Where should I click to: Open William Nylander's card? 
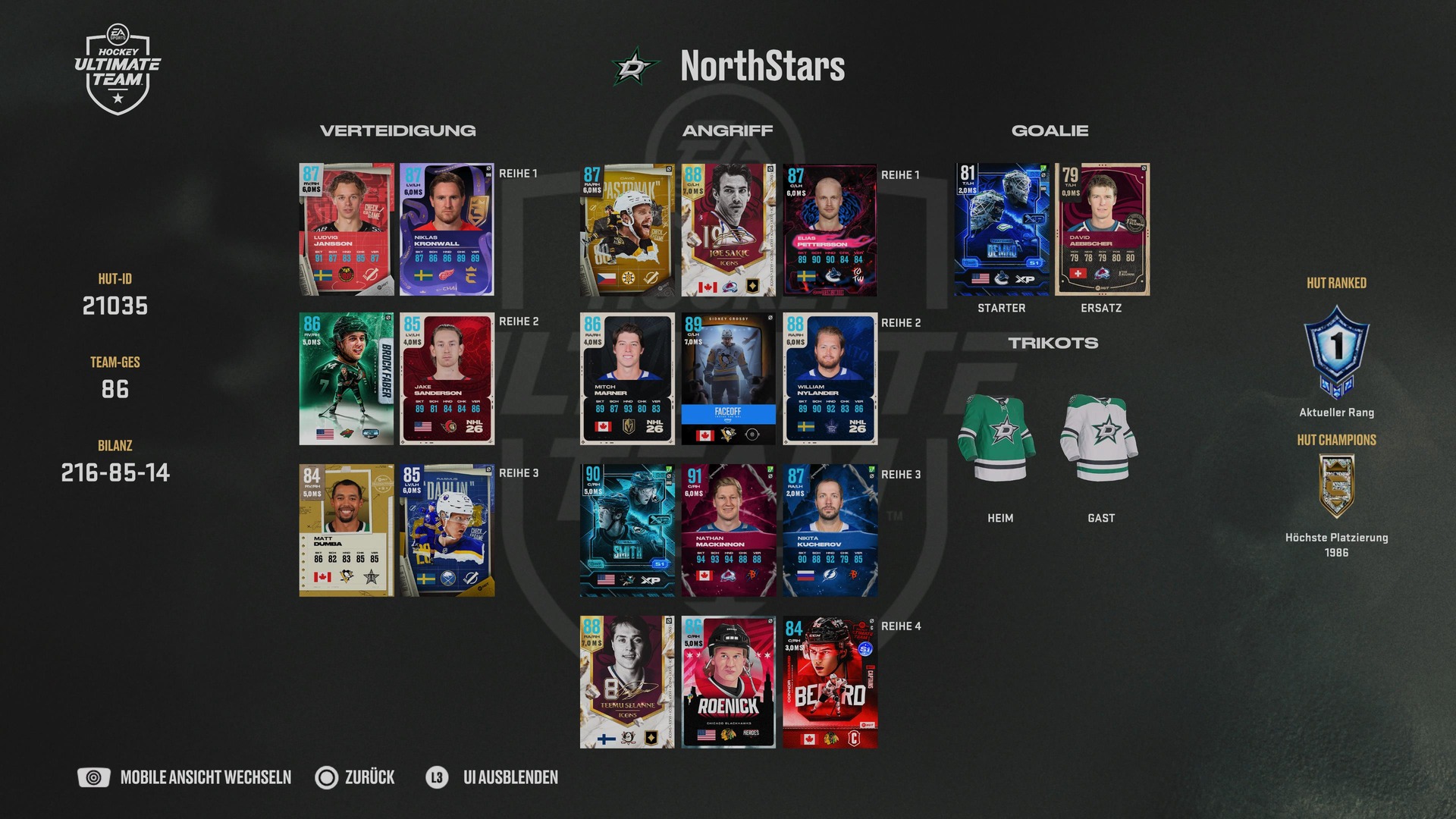click(x=830, y=378)
